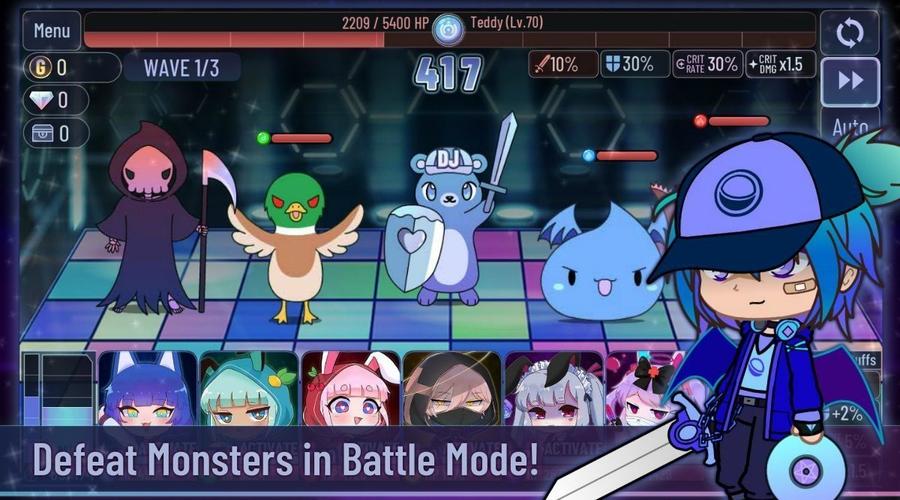The width and height of the screenshot is (900, 500).
Task: Choose the teal-haired character with orange hat
Action: coord(249,390)
